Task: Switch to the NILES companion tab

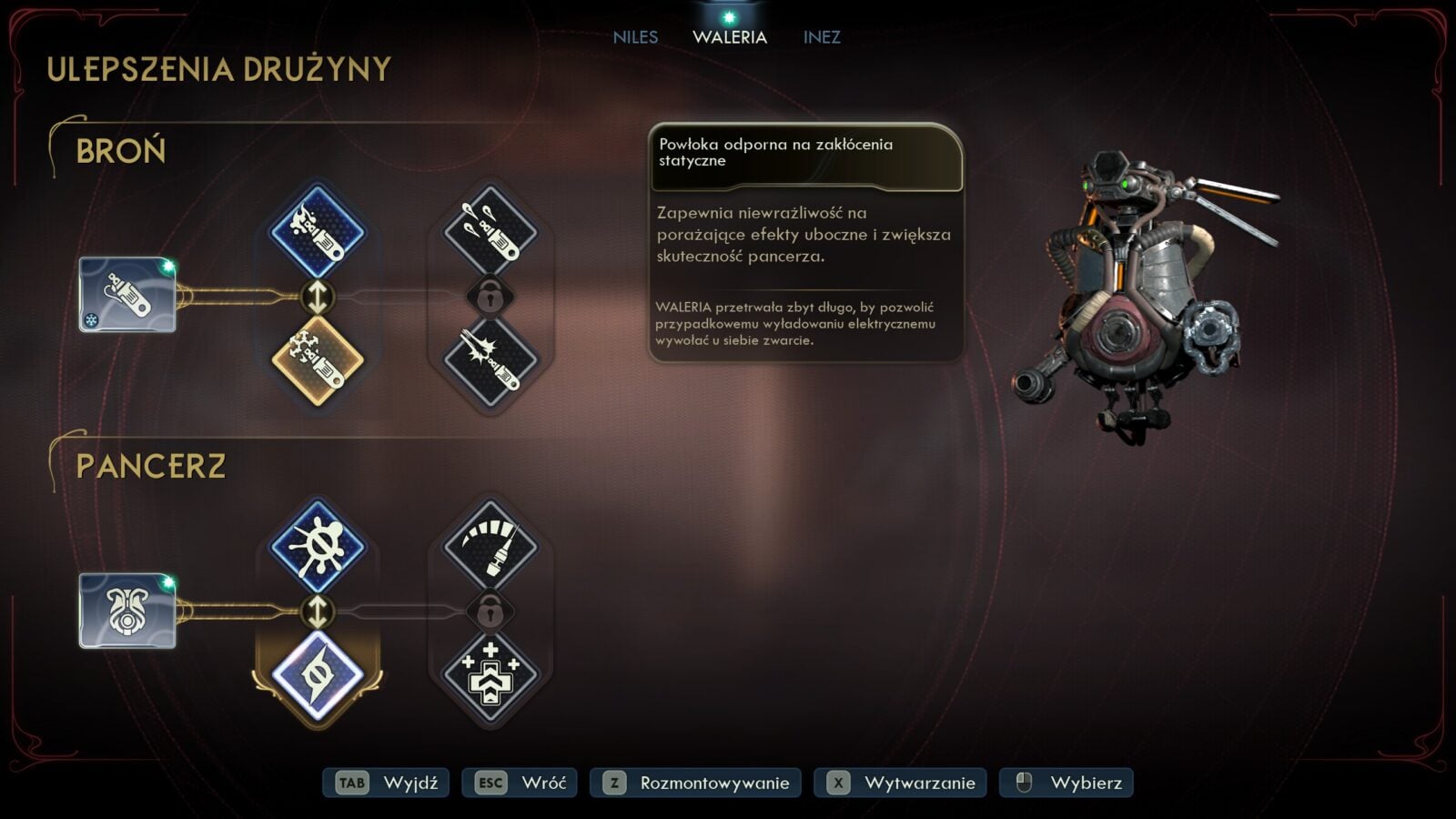Action: pyautogui.click(x=635, y=37)
